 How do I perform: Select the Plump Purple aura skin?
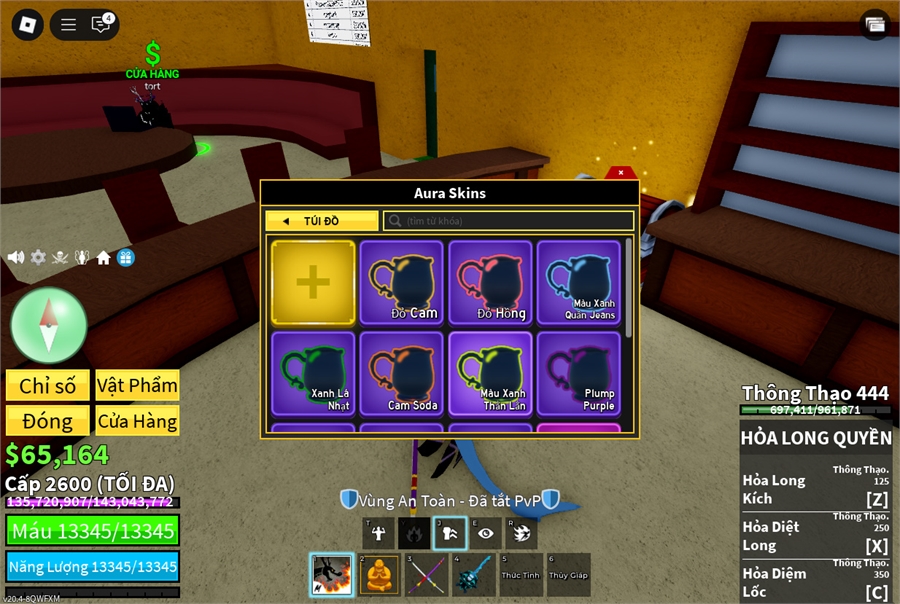tap(579, 372)
